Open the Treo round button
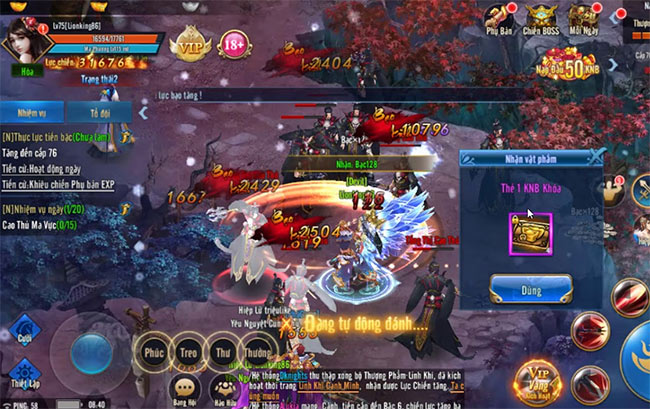The width and height of the screenshot is (650, 409). 188,353
